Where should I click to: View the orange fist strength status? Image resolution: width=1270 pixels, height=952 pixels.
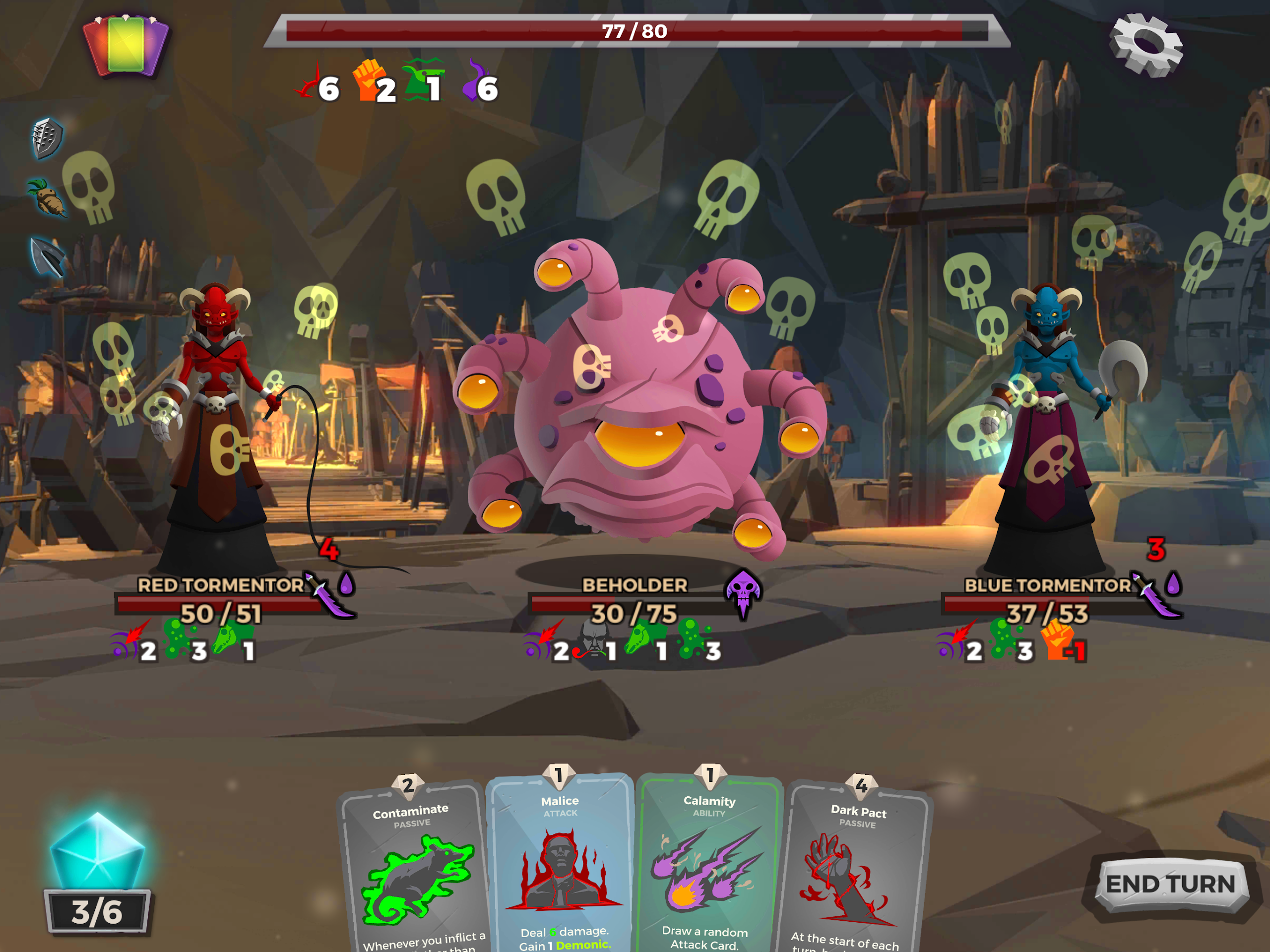(369, 81)
